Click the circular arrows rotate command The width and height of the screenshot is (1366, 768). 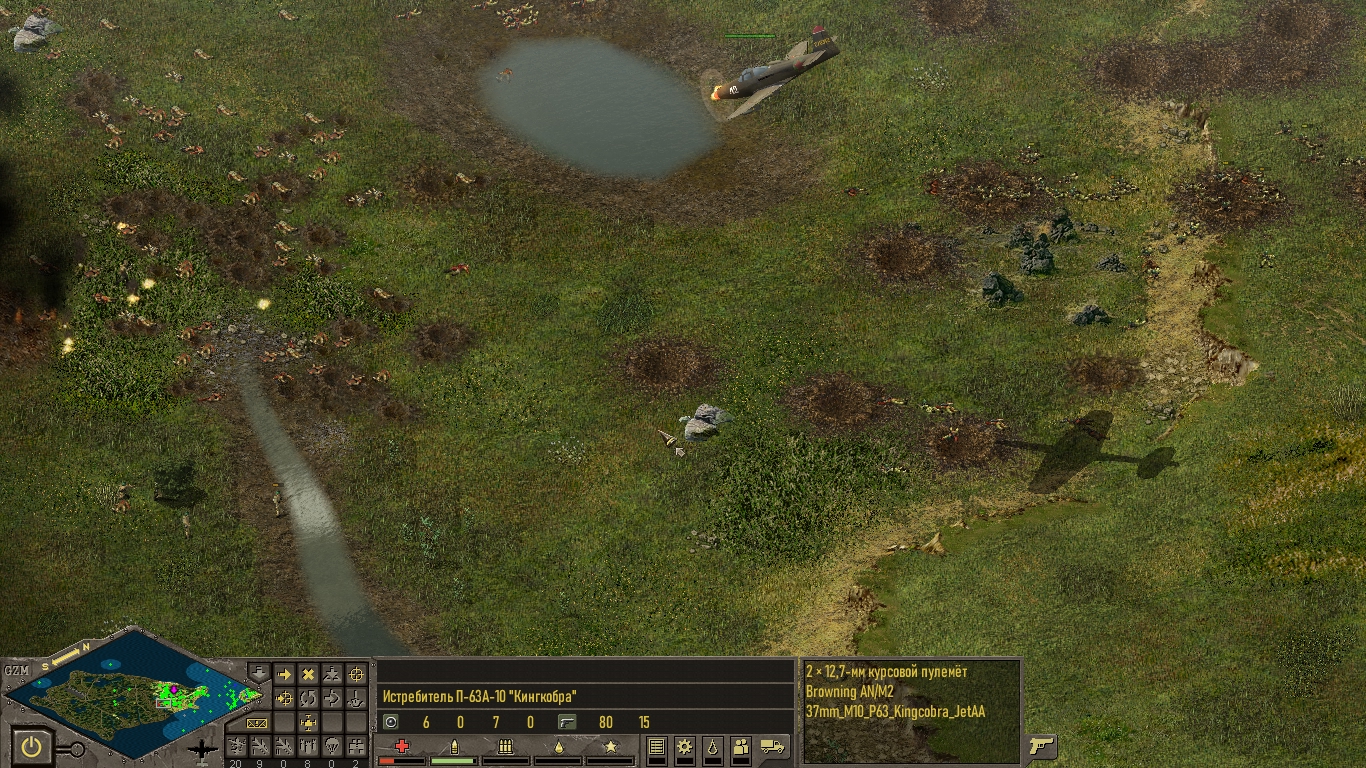pyautogui.click(x=308, y=698)
